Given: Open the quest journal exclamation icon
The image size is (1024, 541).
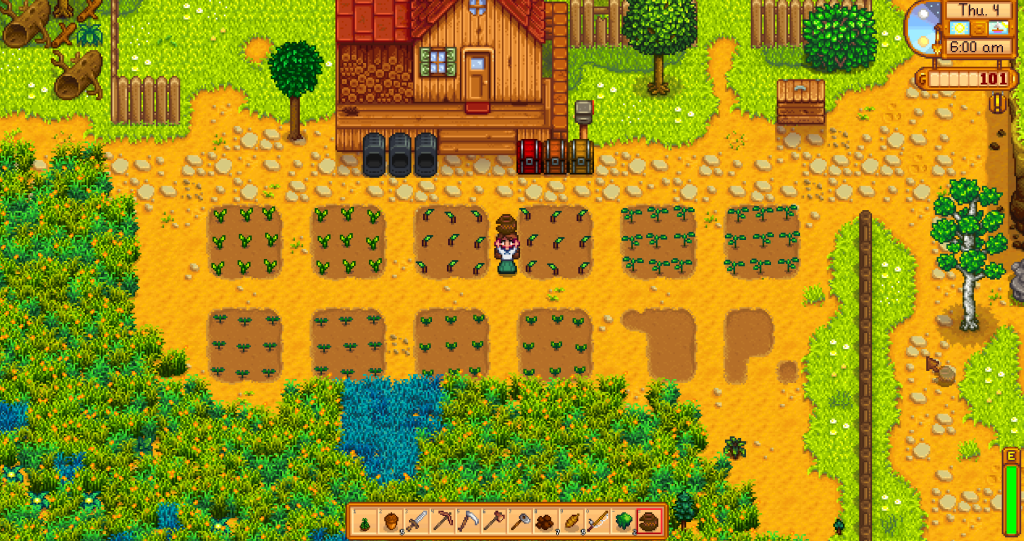Looking at the screenshot, I should (997, 102).
